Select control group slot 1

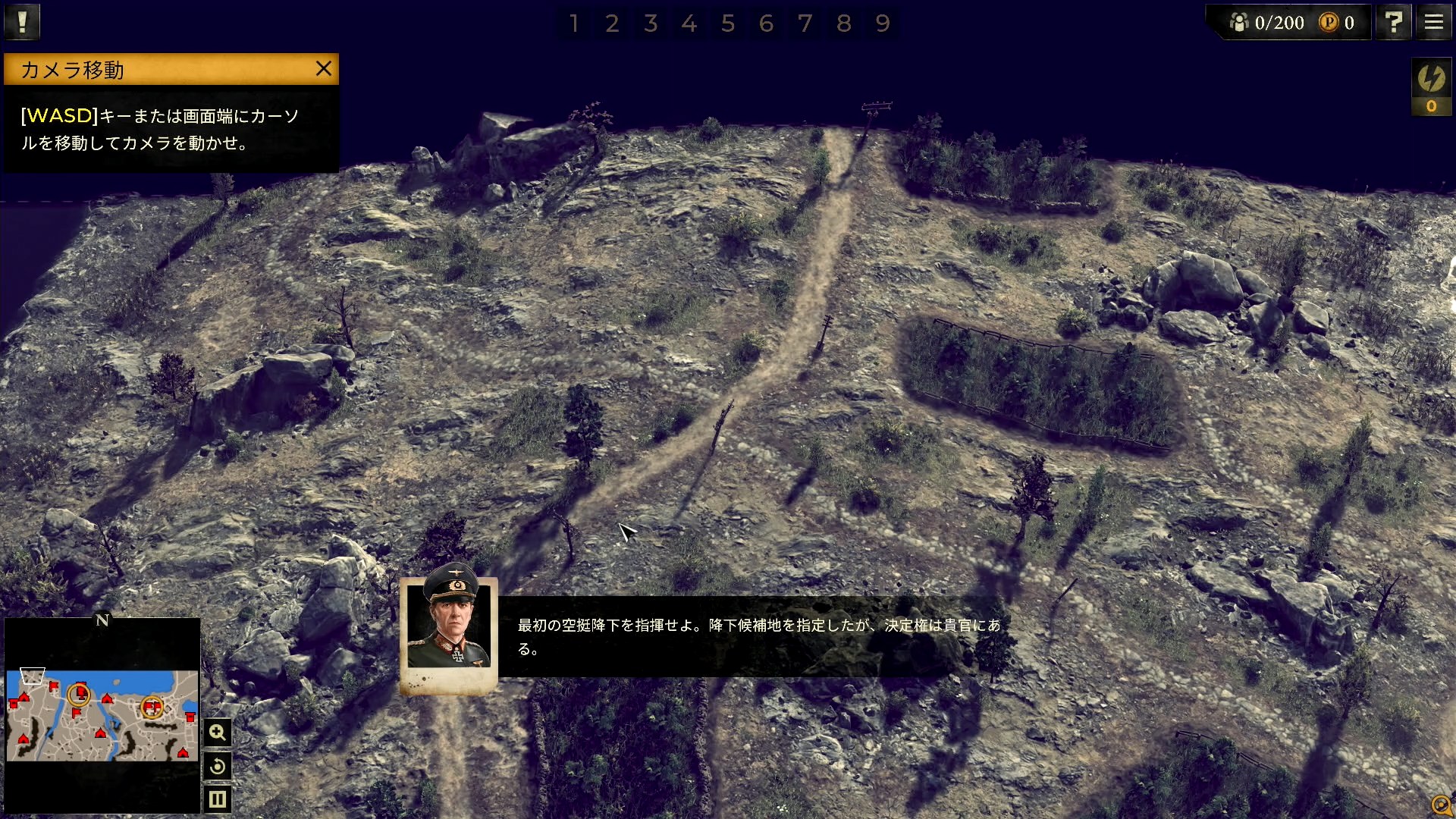pos(574,24)
